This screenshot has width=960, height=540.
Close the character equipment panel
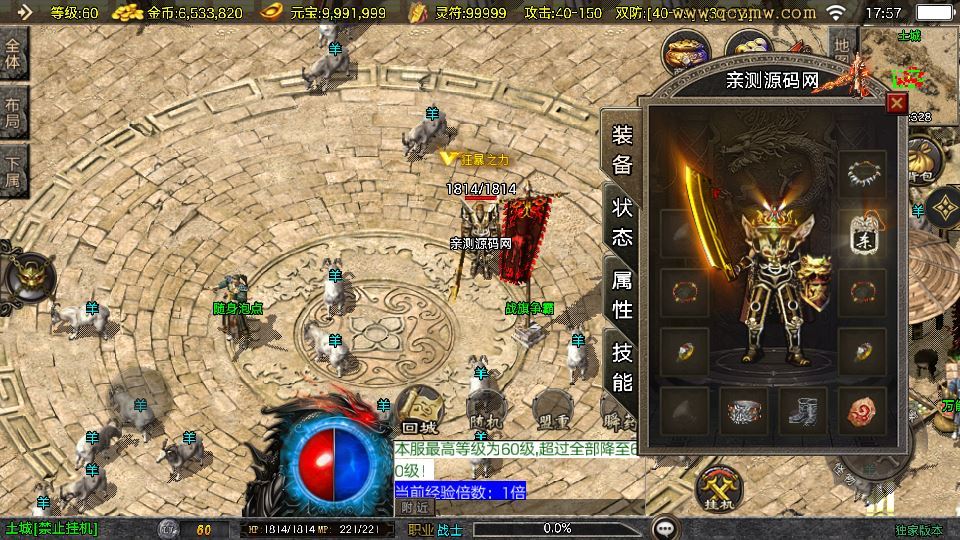point(897,102)
